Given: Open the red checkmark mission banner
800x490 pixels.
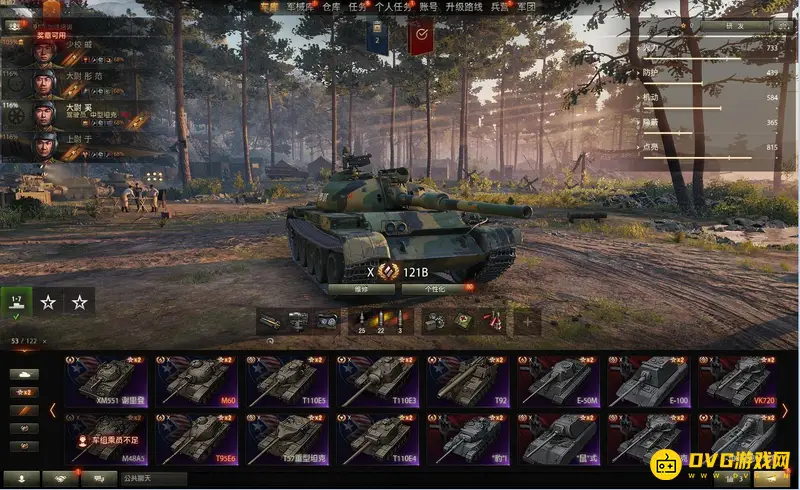Looking at the screenshot, I should (421, 39).
